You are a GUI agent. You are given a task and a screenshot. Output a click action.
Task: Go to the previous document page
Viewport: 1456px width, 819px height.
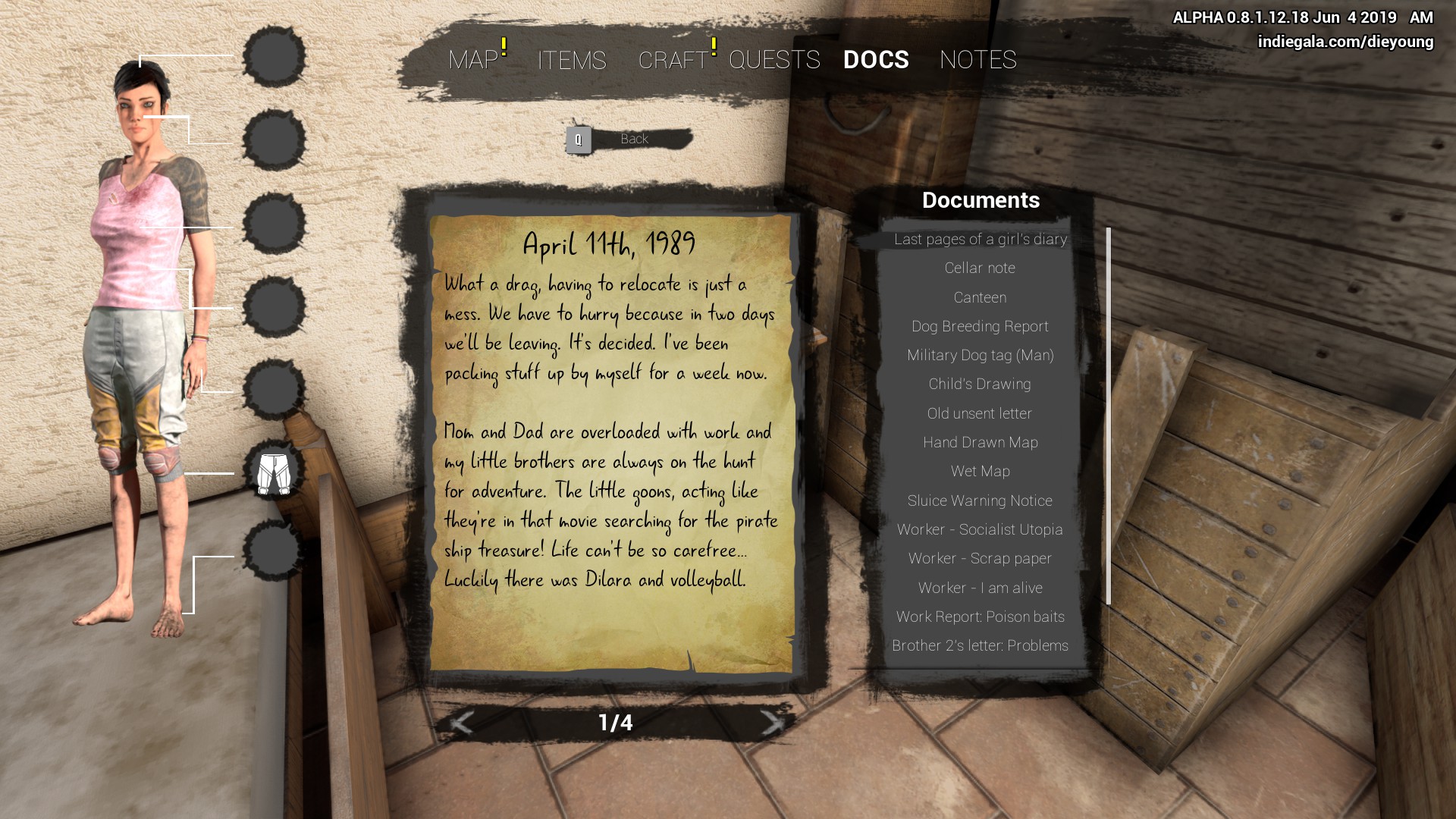click(x=461, y=723)
